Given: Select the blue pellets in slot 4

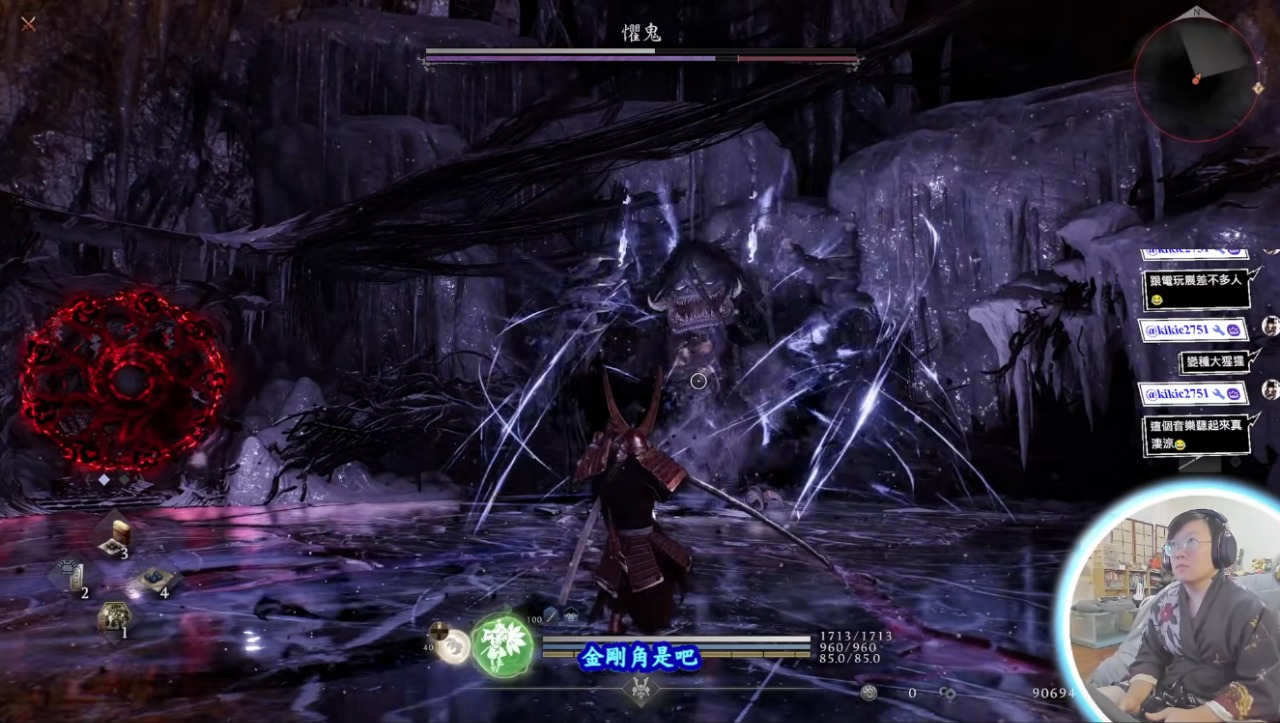Looking at the screenshot, I should click(157, 580).
